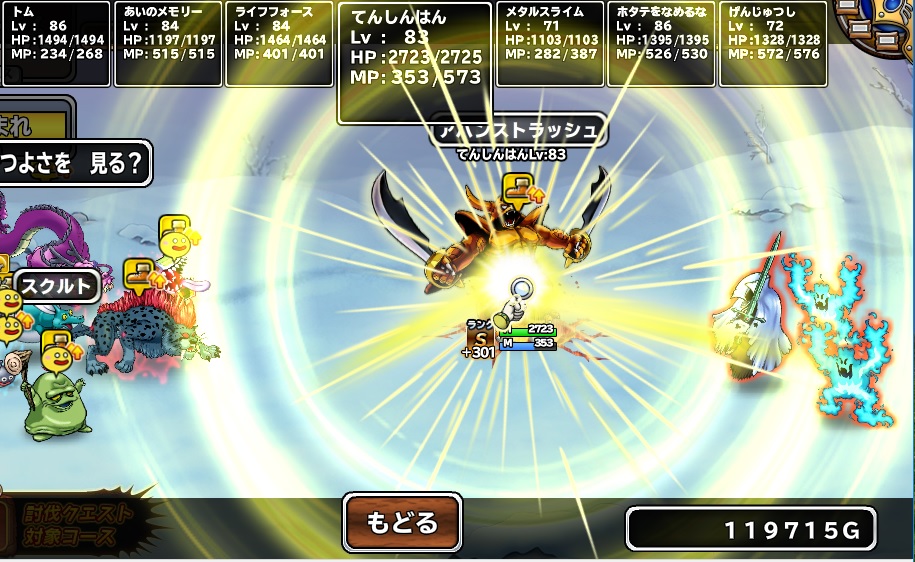The height and width of the screenshot is (562, 915).
Task: Open the つよさを見る? strength prompt
Action: (x=74, y=161)
